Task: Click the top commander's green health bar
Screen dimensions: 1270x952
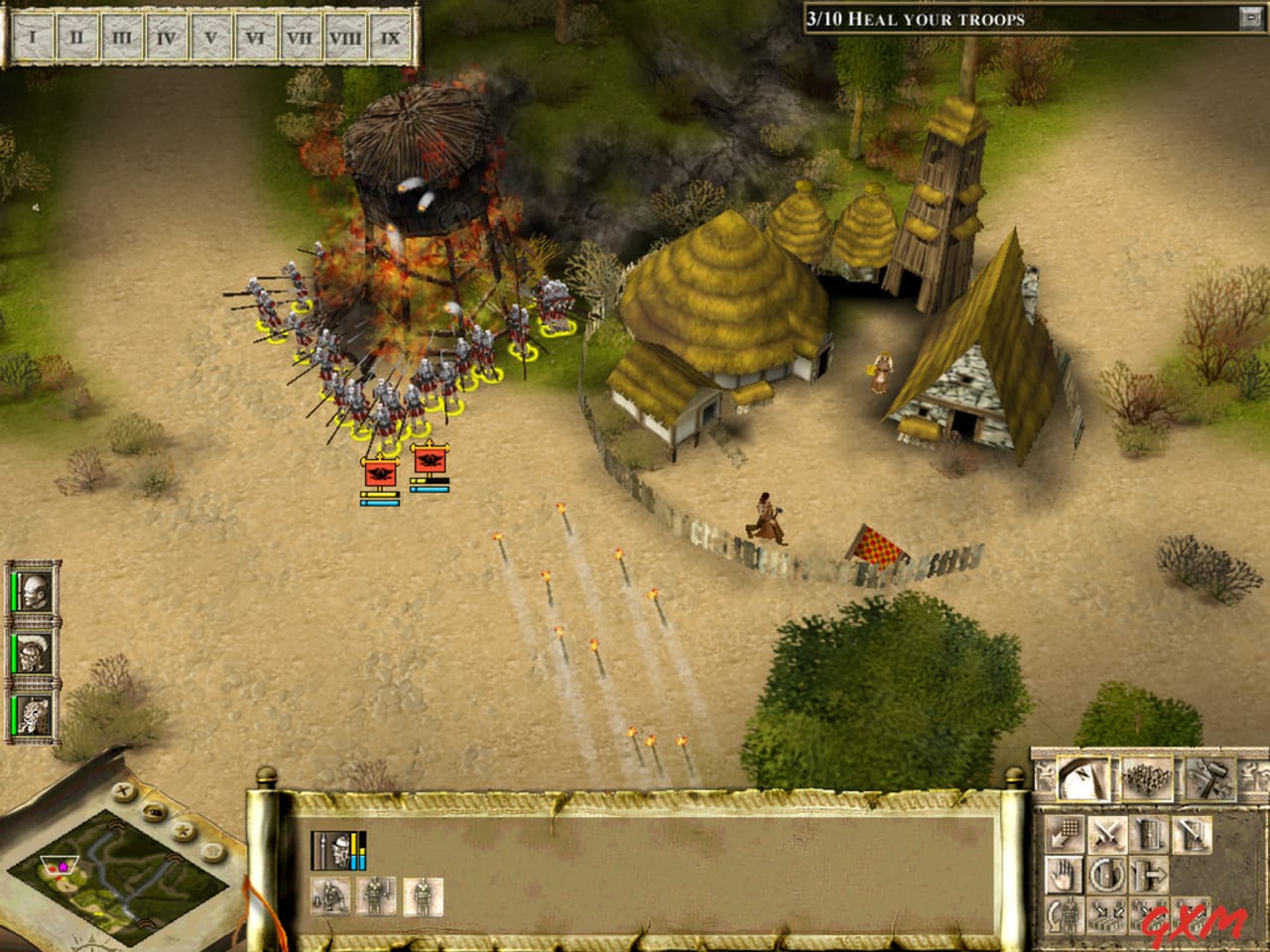Action: pyautogui.click(x=14, y=592)
